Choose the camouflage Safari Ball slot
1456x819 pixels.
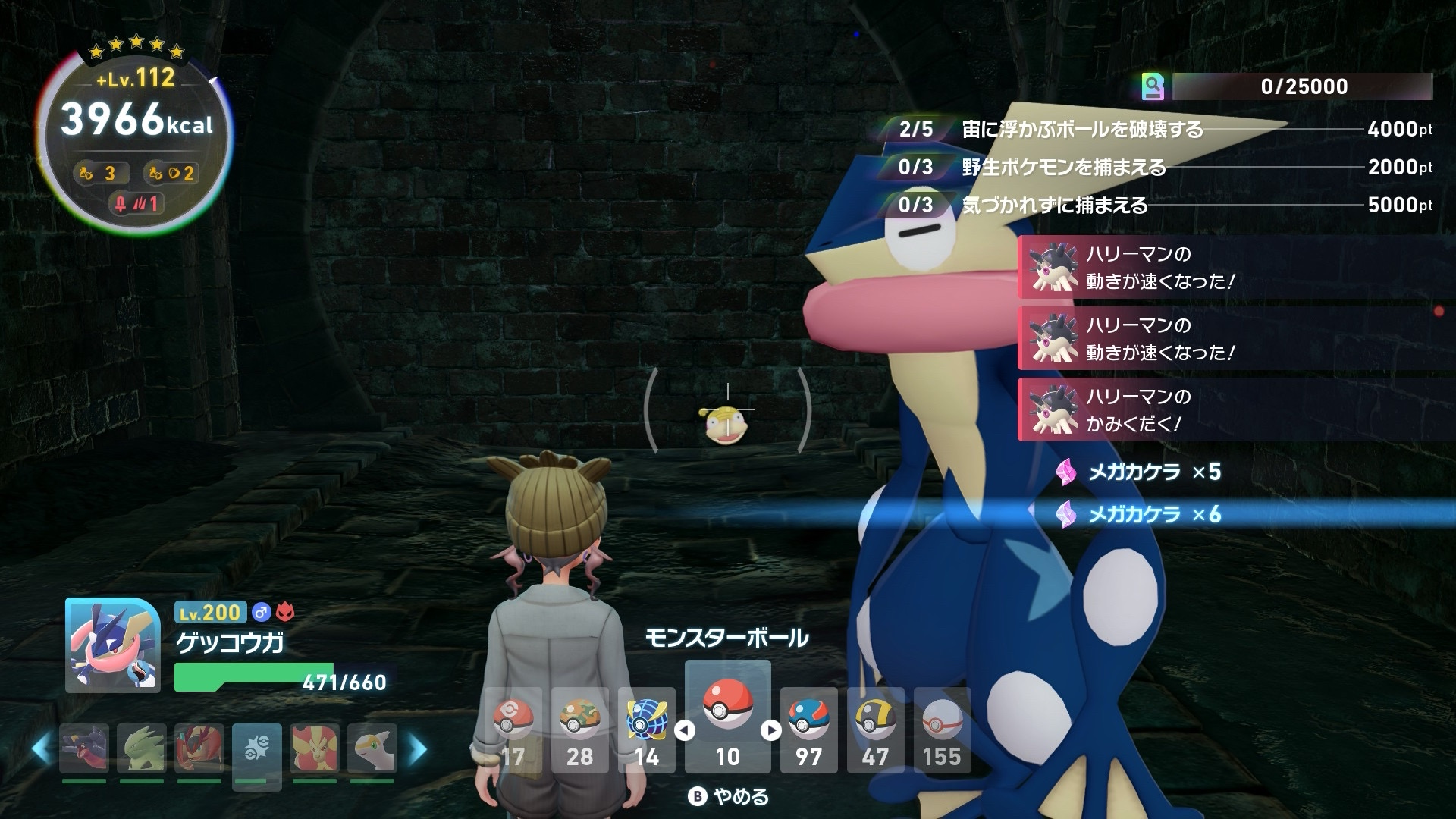coord(579,730)
